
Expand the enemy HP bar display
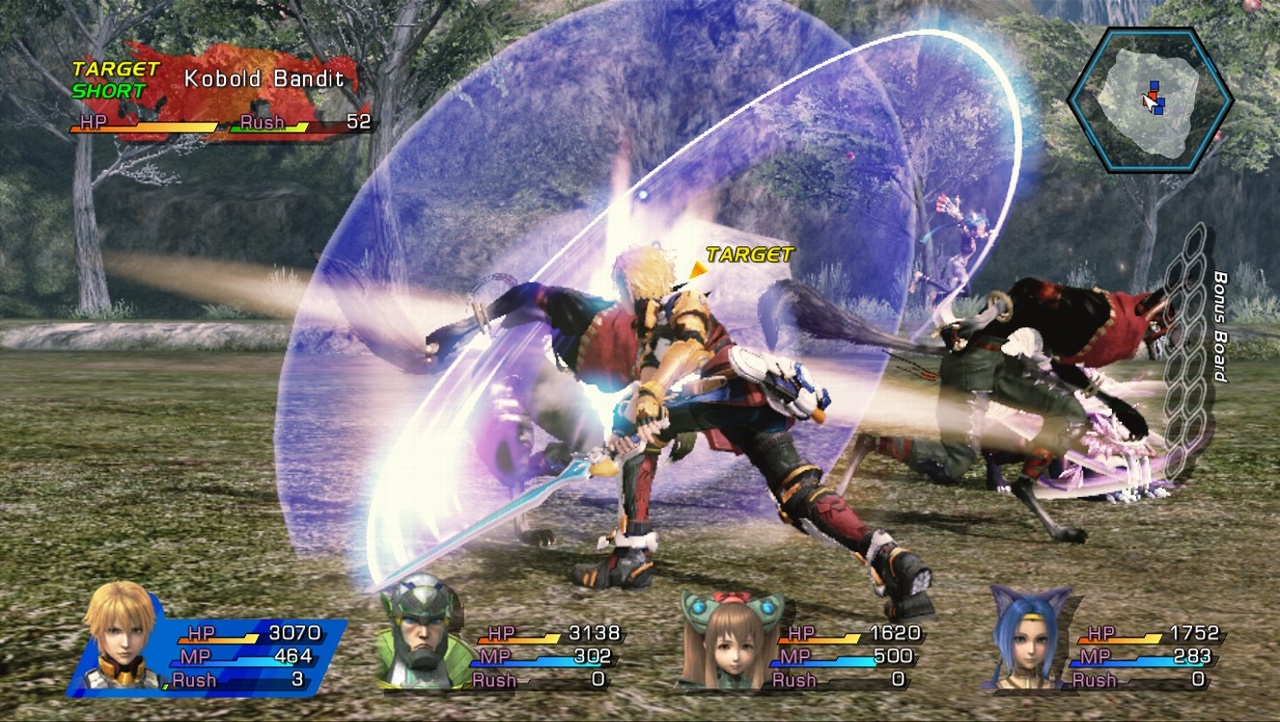coord(145,125)
